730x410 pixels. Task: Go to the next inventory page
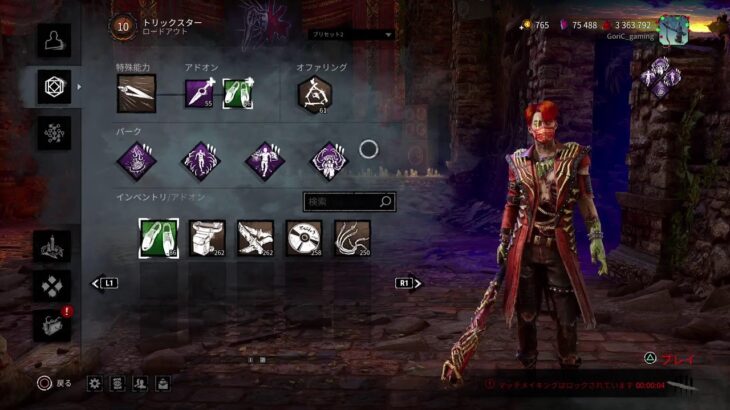point(408,283)
